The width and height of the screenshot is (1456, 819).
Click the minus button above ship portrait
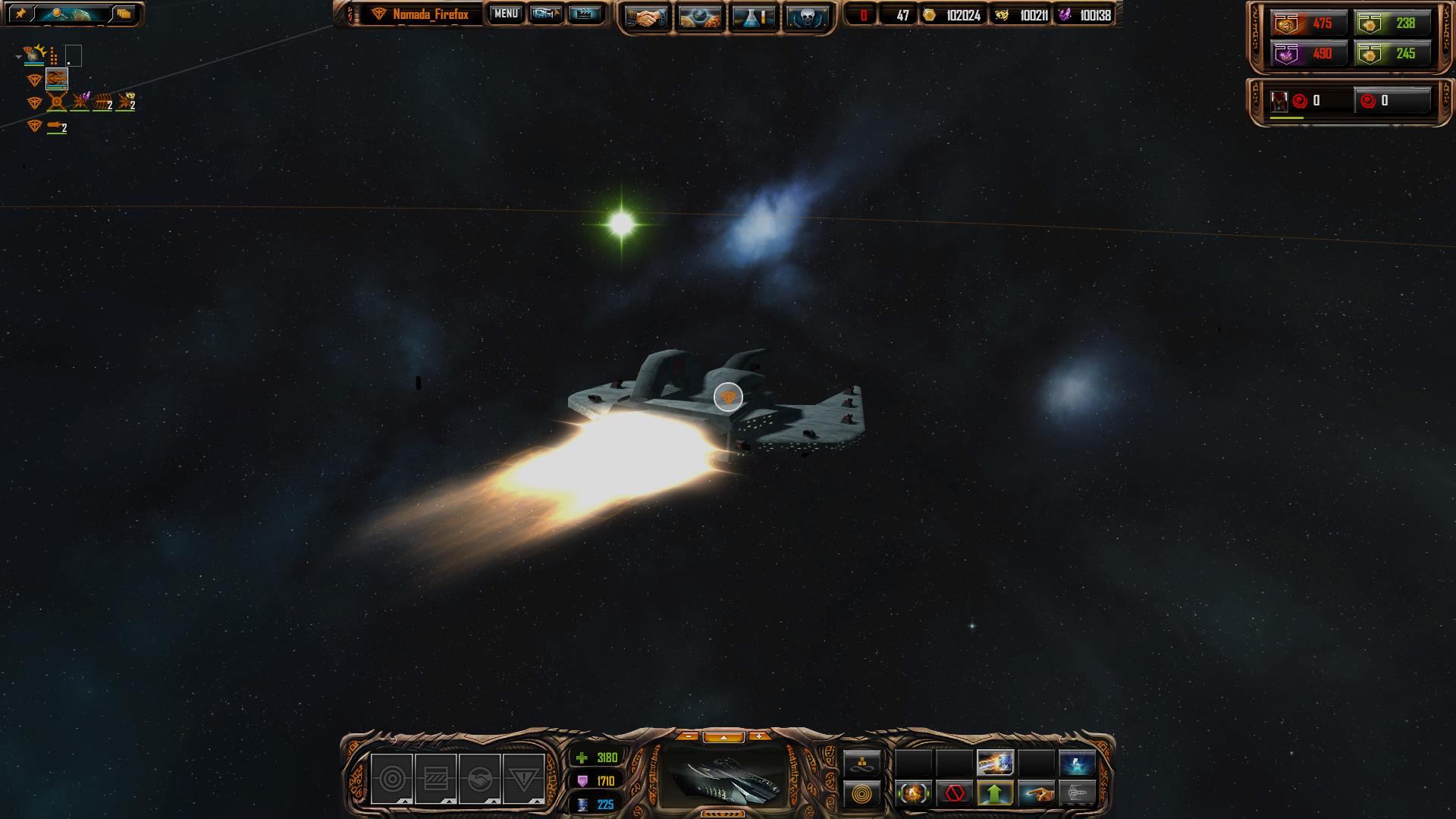[x=688, y=736]
